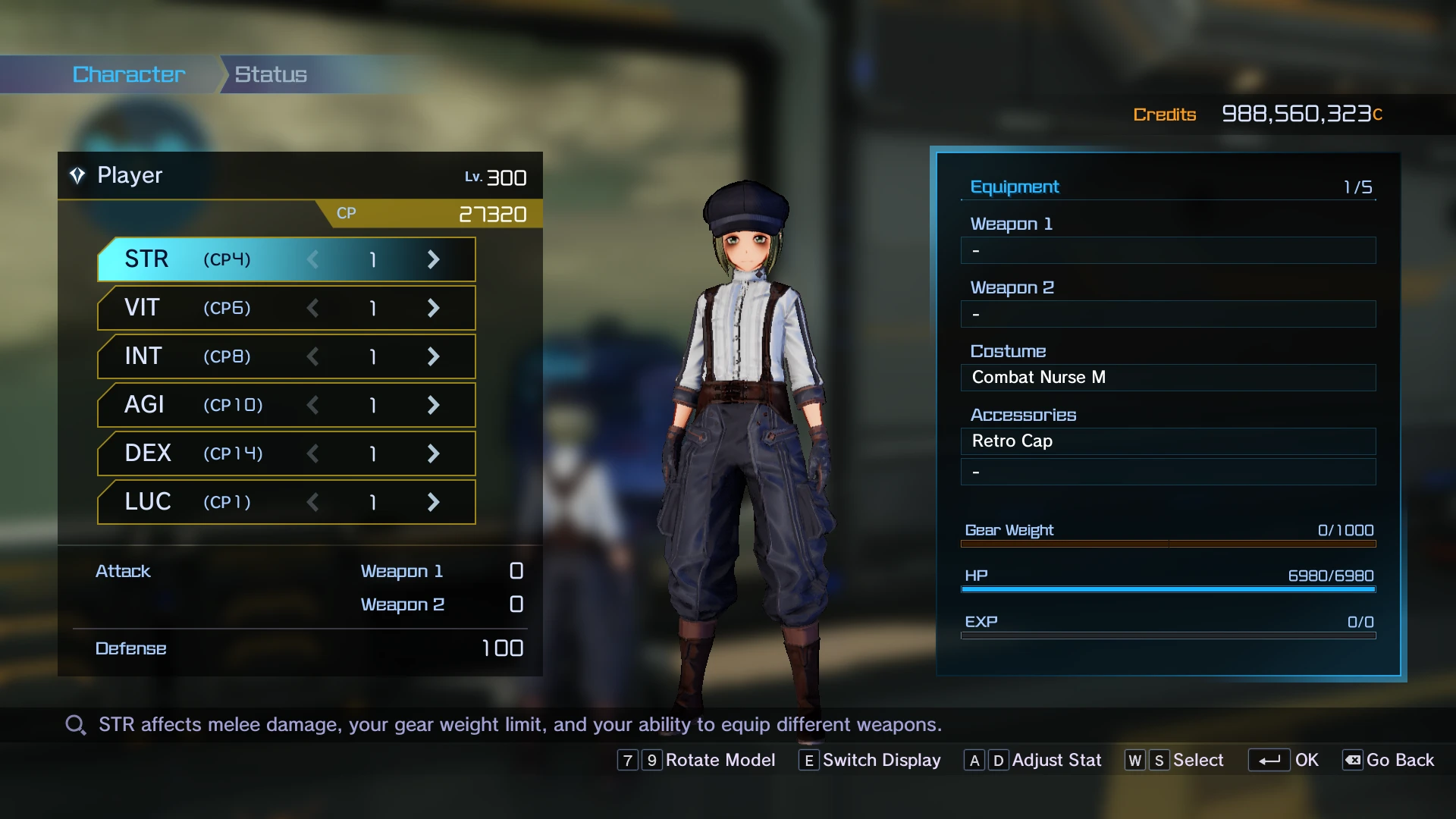Click the W key icon for Select

pyautogui.click(x=1135, y=760)
